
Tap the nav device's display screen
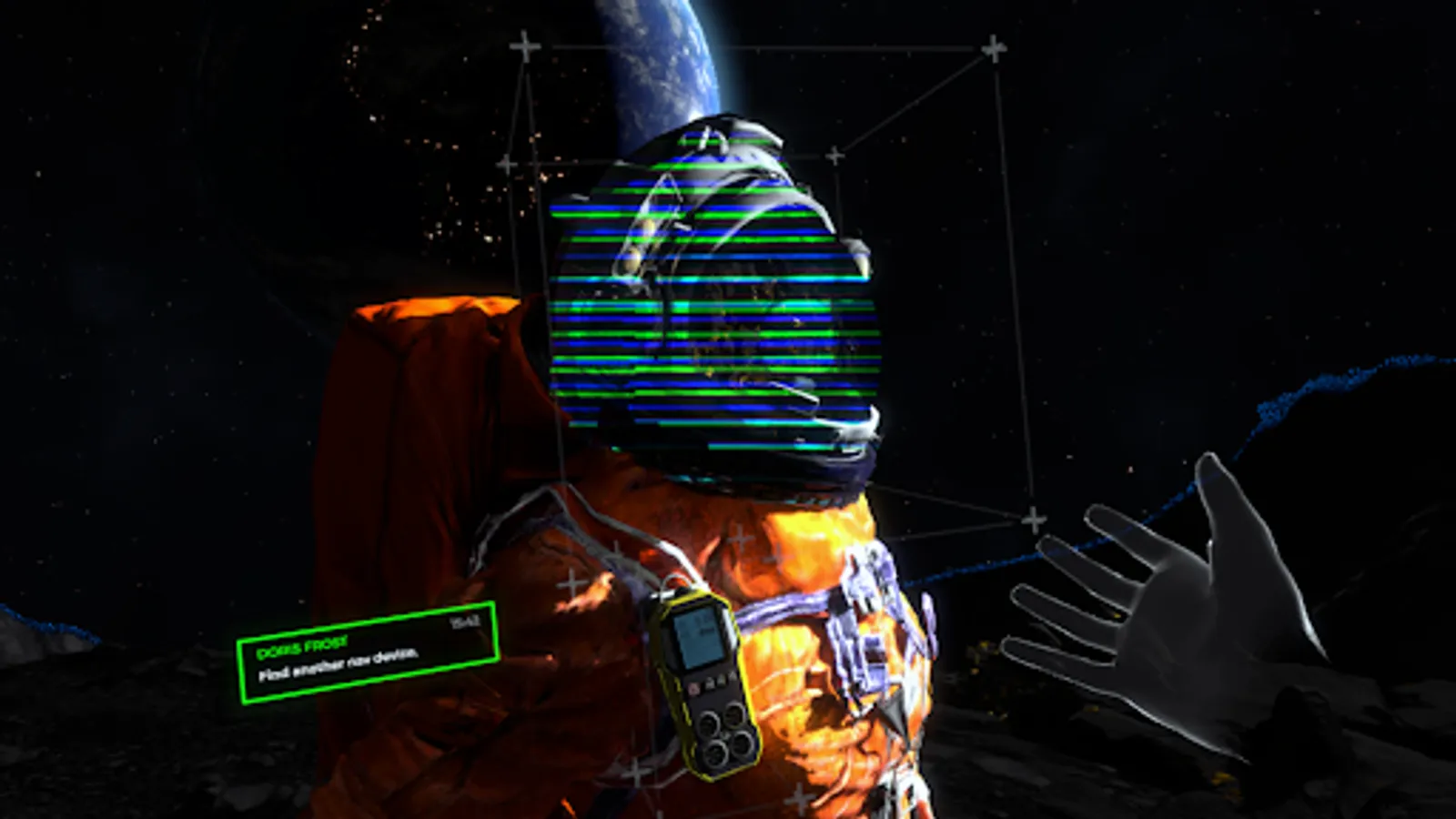point(699,637)
